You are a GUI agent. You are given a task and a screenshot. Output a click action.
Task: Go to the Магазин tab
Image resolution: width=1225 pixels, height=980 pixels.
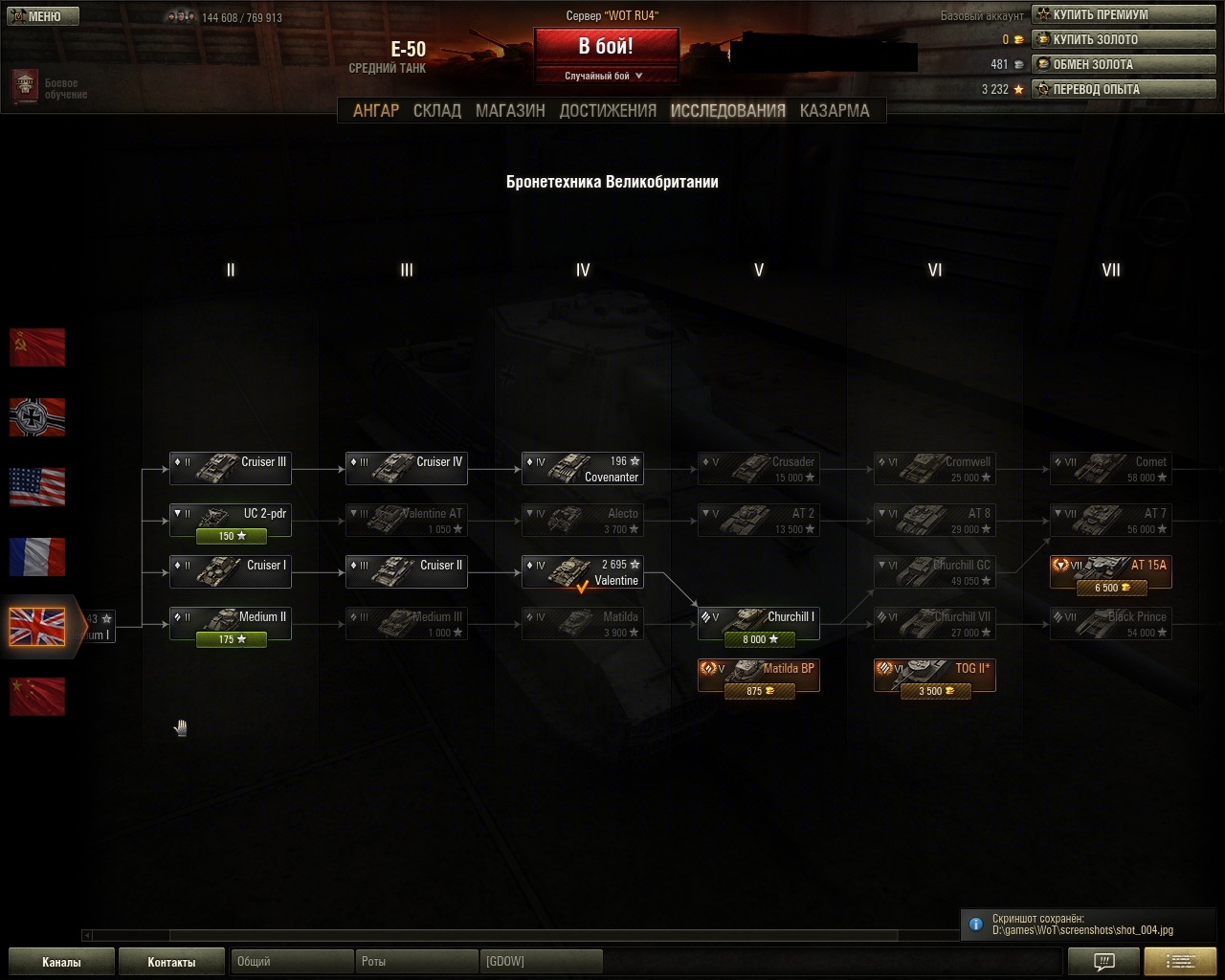[x=510, y=111]
